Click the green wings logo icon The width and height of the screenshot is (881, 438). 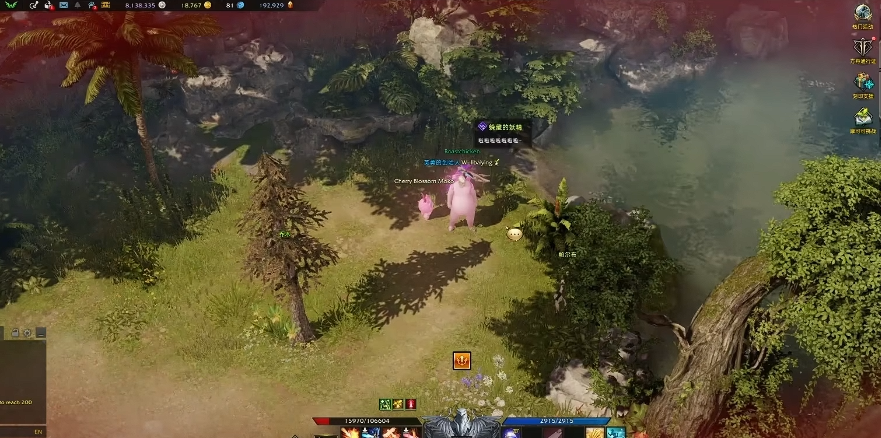[12, 6]
